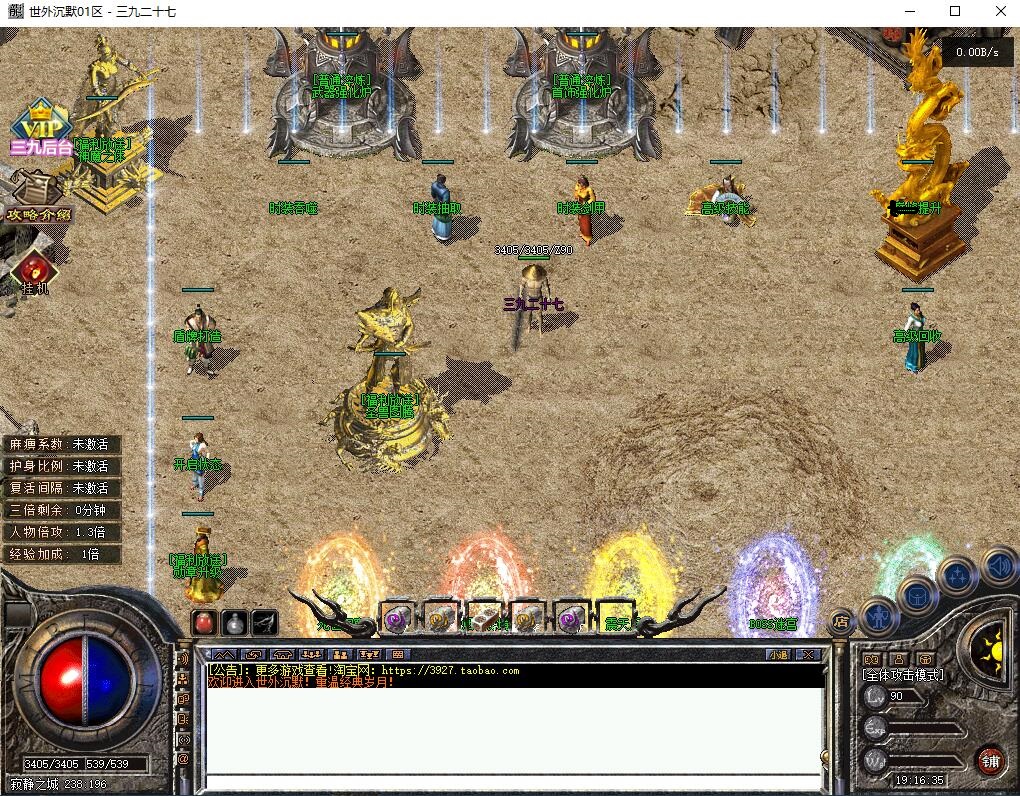Toggle the 挂机 auto-play button
Viewport: 1020px width, 796px height.
pos(35,272)
